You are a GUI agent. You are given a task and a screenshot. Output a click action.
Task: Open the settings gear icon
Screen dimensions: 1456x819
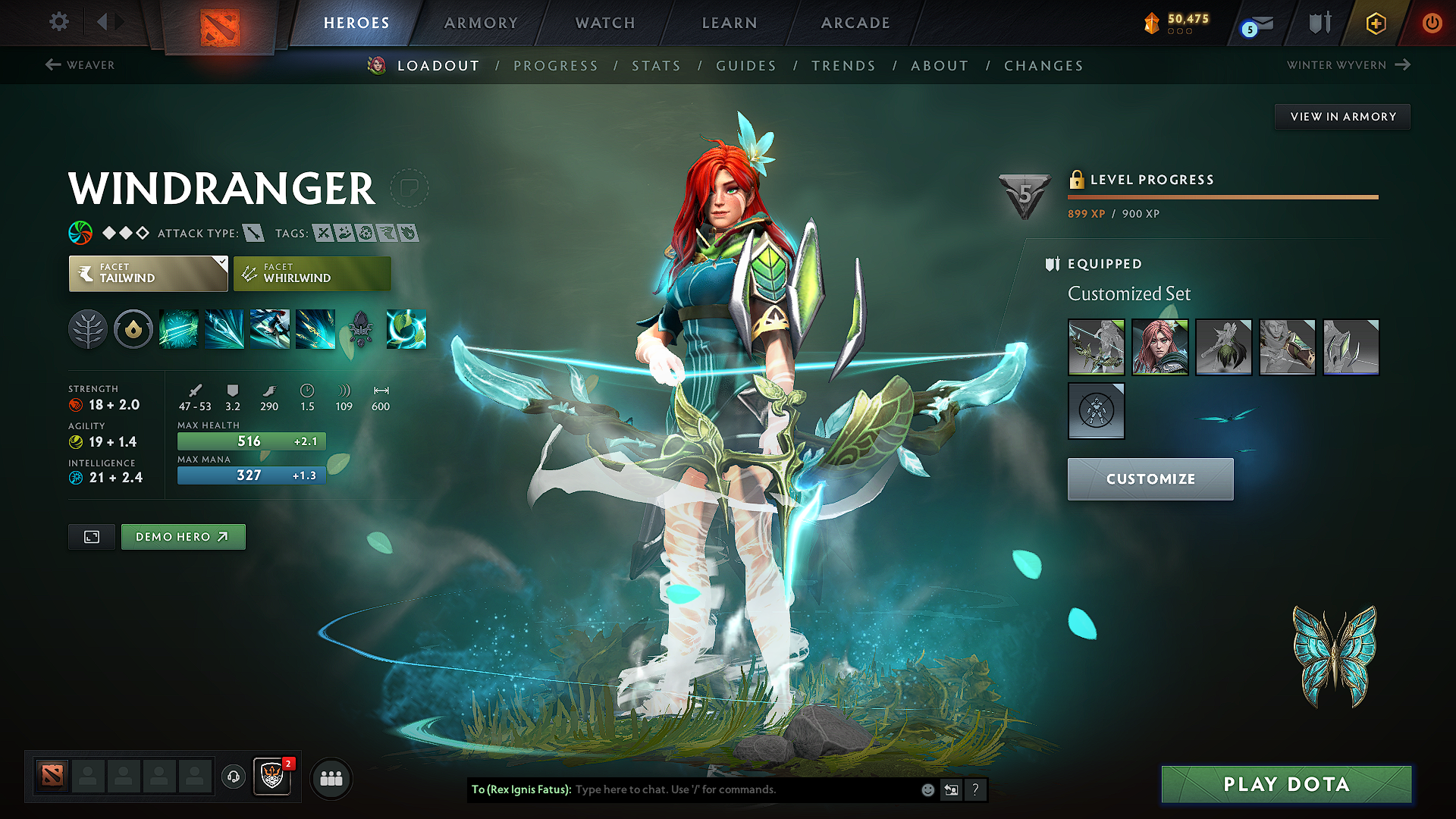[58, 22]
